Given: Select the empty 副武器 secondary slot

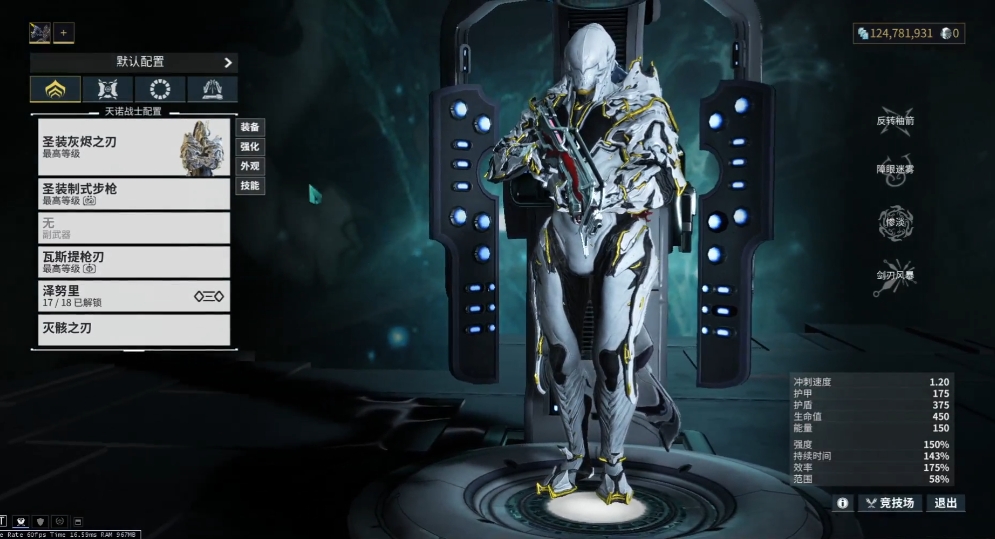Looking at the screenshot, I should (134, 227).
